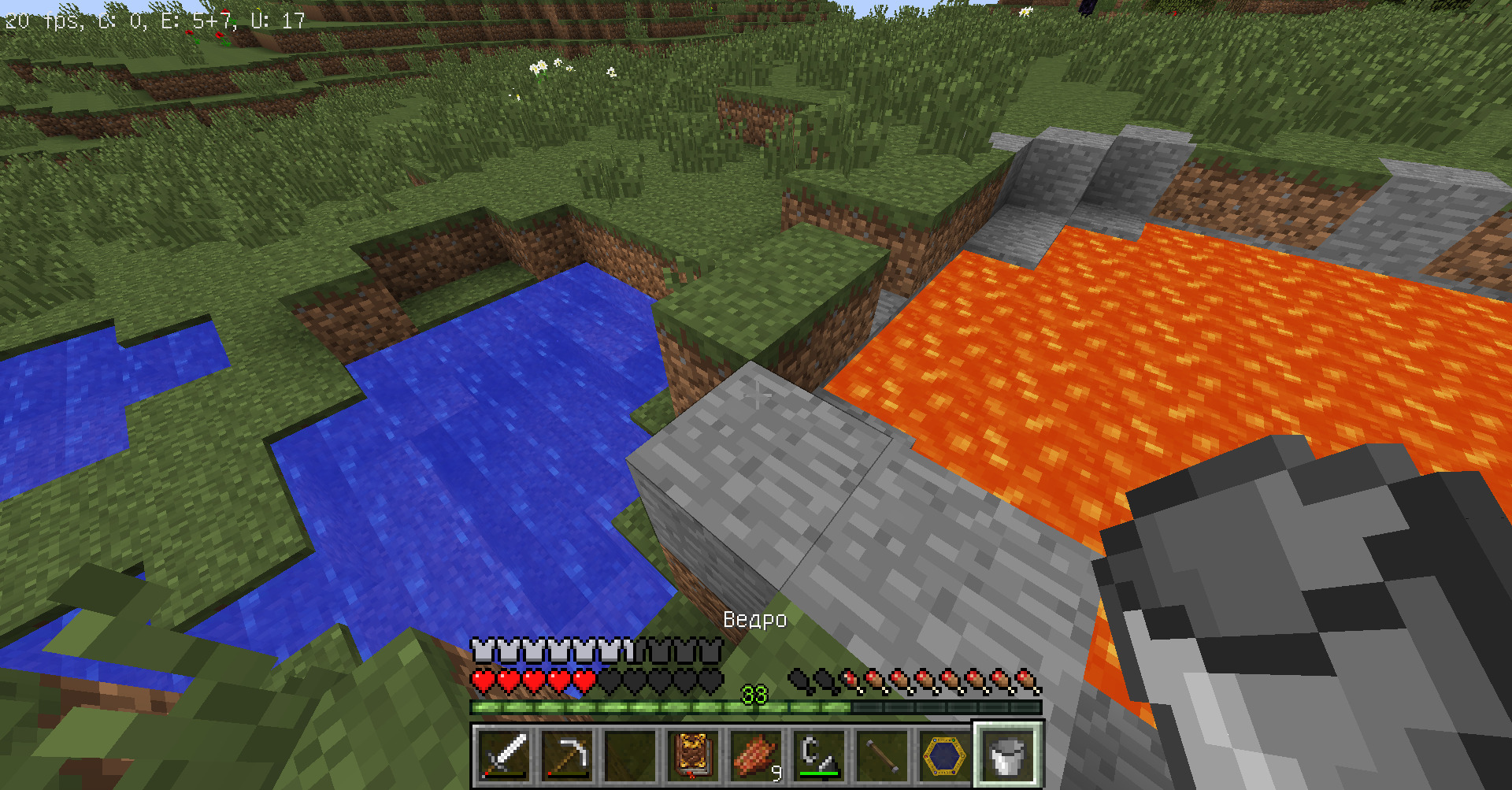Viewport: 1512px width, 790px height.
Task: Pick the flint and steel slot
Action: click(819, 755)
